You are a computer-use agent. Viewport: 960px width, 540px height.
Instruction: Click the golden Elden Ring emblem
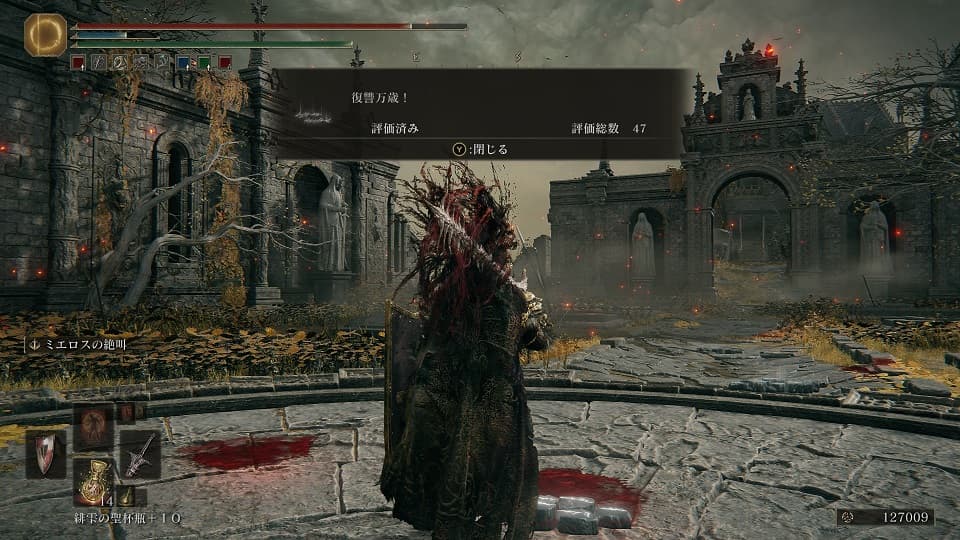(46, 34)
